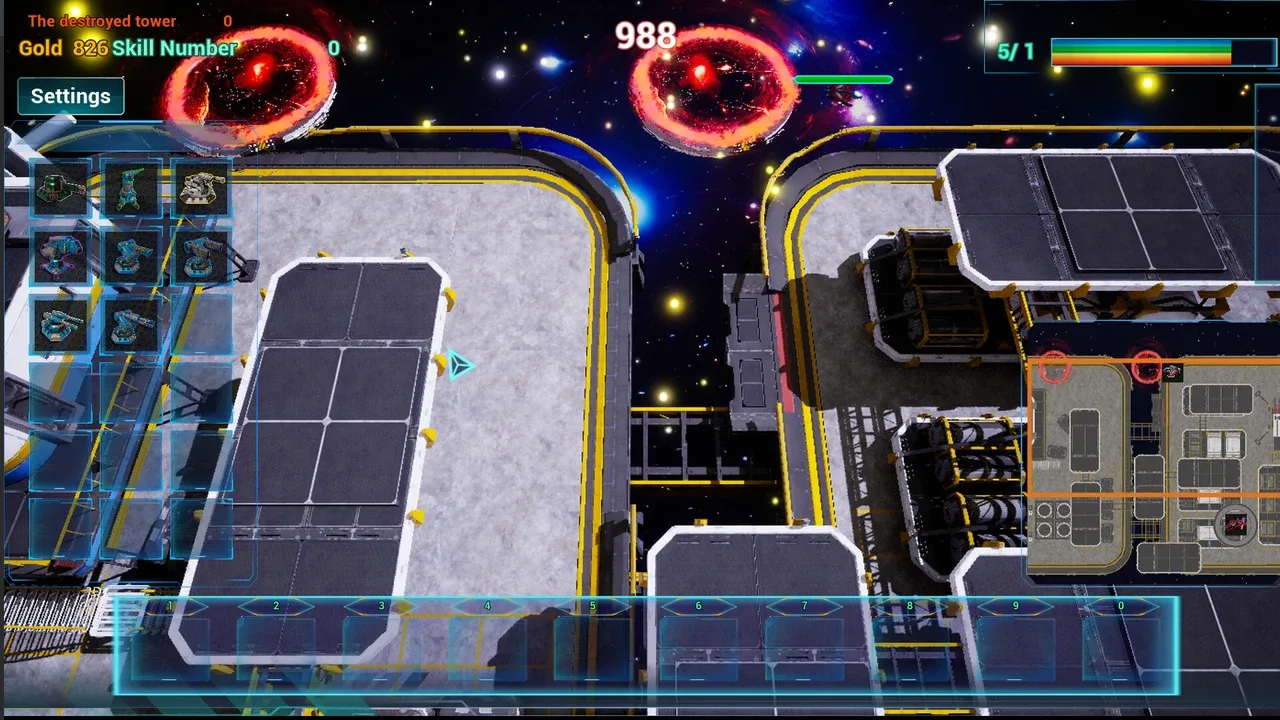
Task: Choose the tall teal antenna tower
Action: pos(130,188)
